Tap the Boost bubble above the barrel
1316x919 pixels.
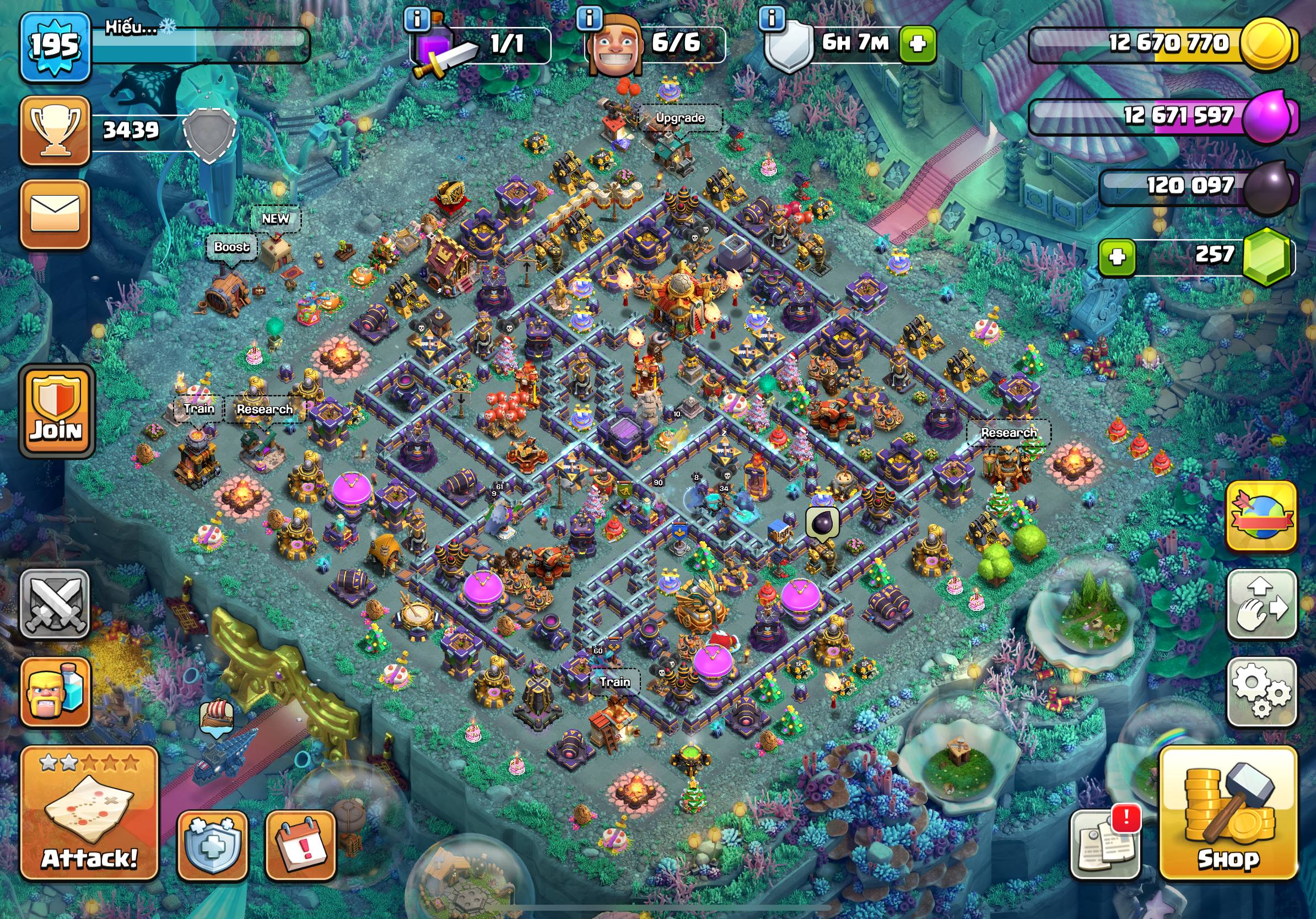[x=231, y=247]
